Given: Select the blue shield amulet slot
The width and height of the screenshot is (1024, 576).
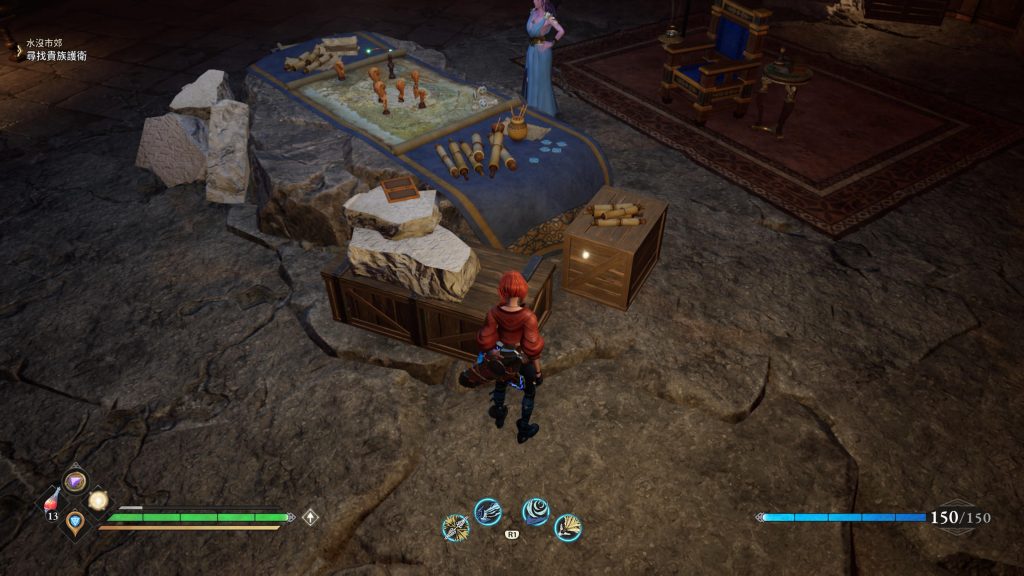Looking at the screenshot, I should [x=75, y=521].
